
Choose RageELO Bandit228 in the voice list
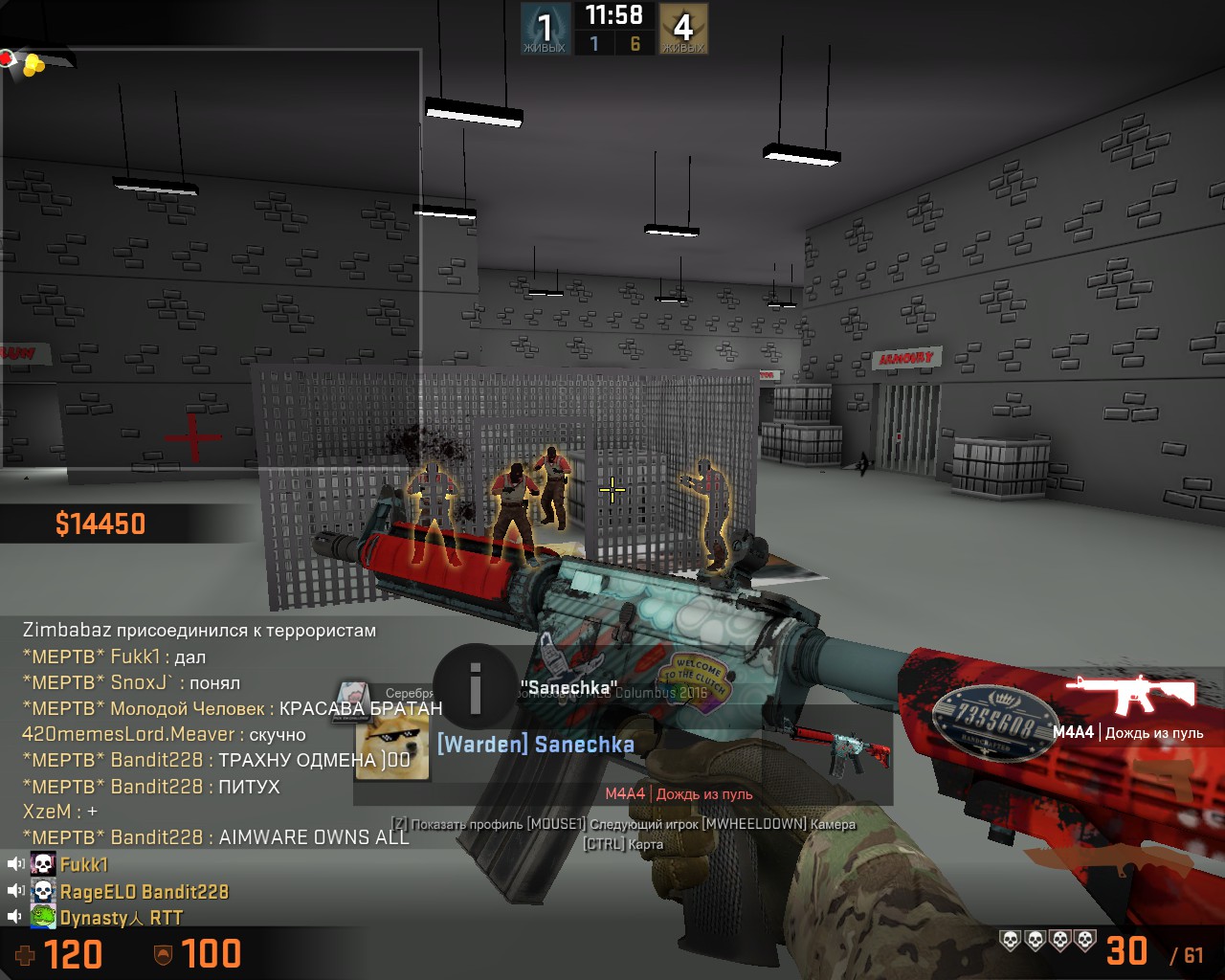tap(144, 891)
